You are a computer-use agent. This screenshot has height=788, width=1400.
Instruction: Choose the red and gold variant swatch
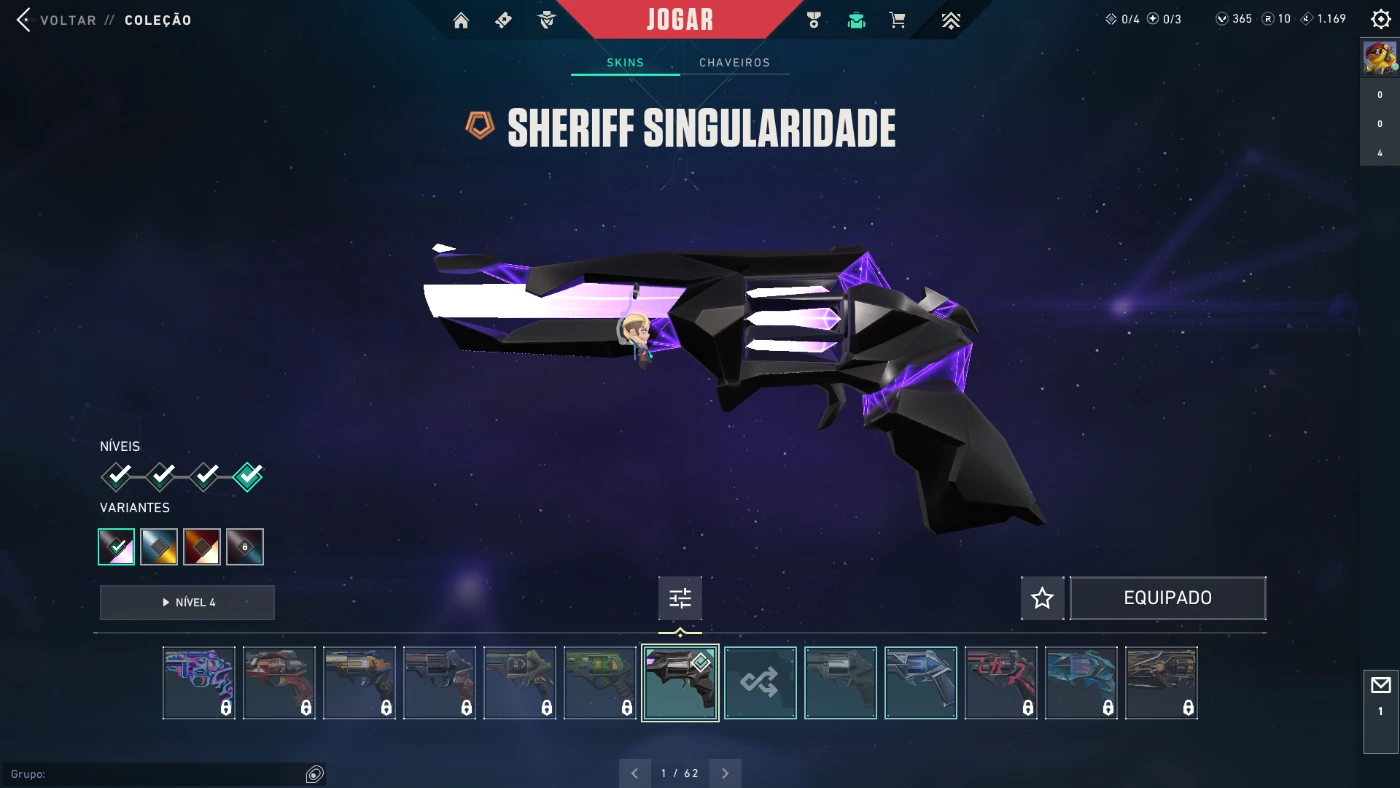202,547
